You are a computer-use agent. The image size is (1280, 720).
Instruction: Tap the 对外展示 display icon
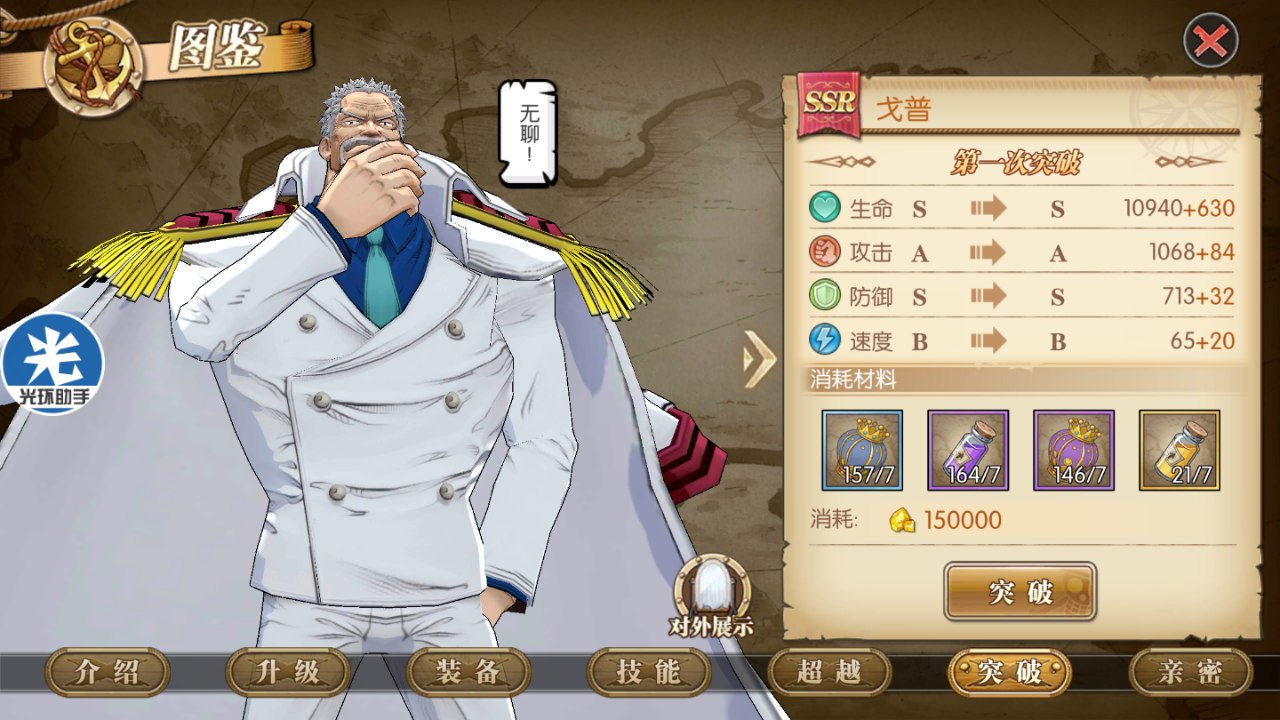pyautogui.click(x=711, y=596)
